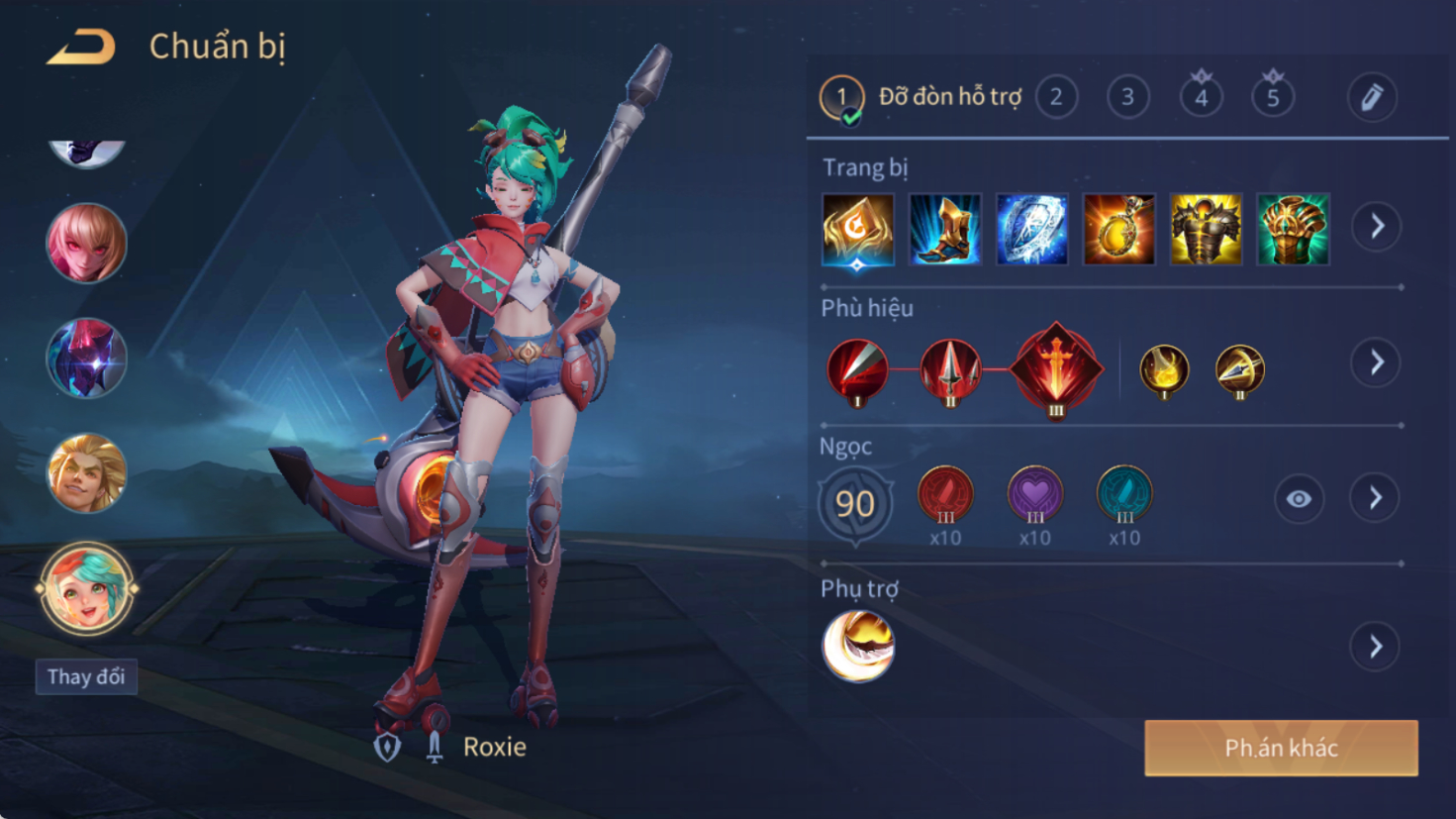Select the golden boots equipment item

[944, 230]
